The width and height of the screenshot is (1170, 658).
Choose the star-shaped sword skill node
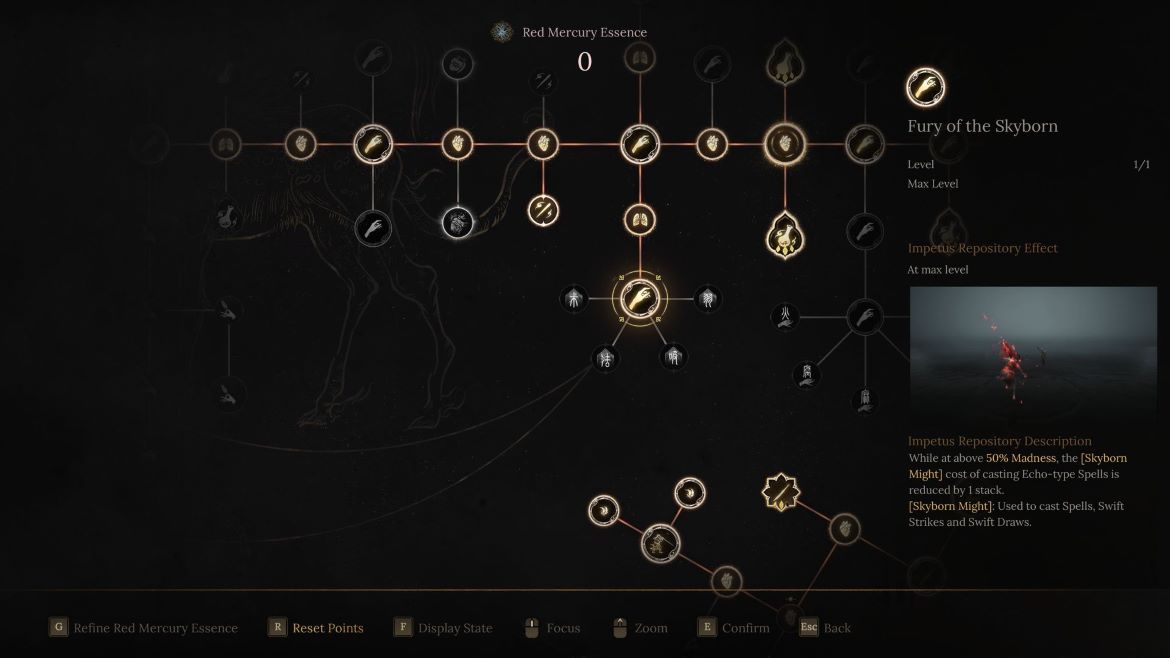(x=780, y=492)
